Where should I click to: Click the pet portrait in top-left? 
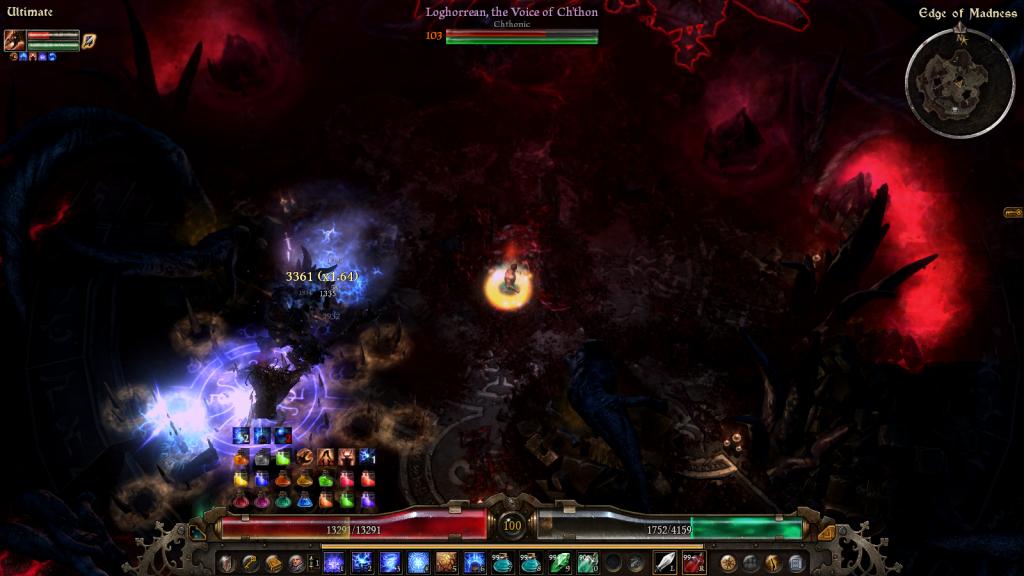(14, 40)
